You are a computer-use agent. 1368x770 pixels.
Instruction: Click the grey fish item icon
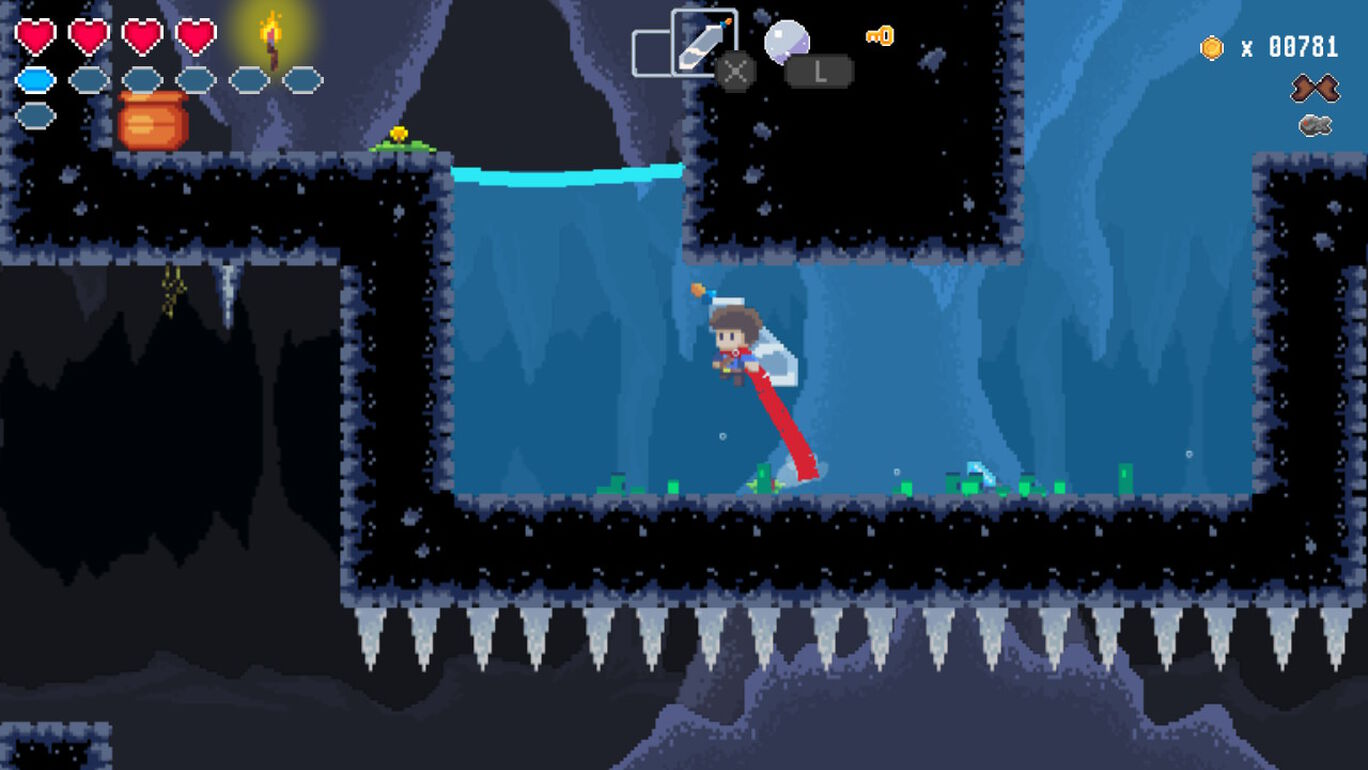click(x=1315, y=125)
